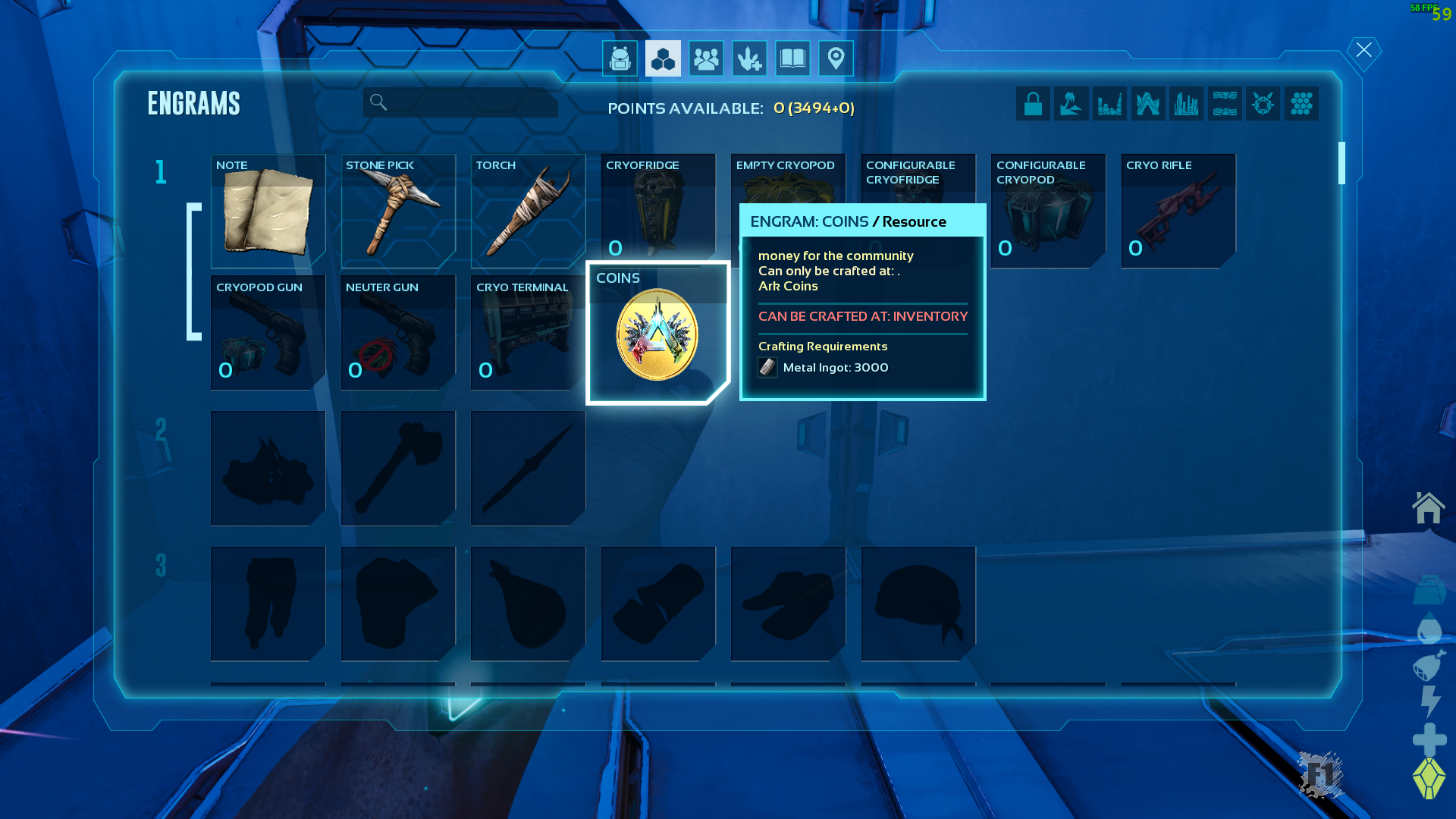This screenshot has height=819, width=1456.
Task: Open the creature taming icon with plus sign
Action: pyautogui.click(x=749, y=58)
